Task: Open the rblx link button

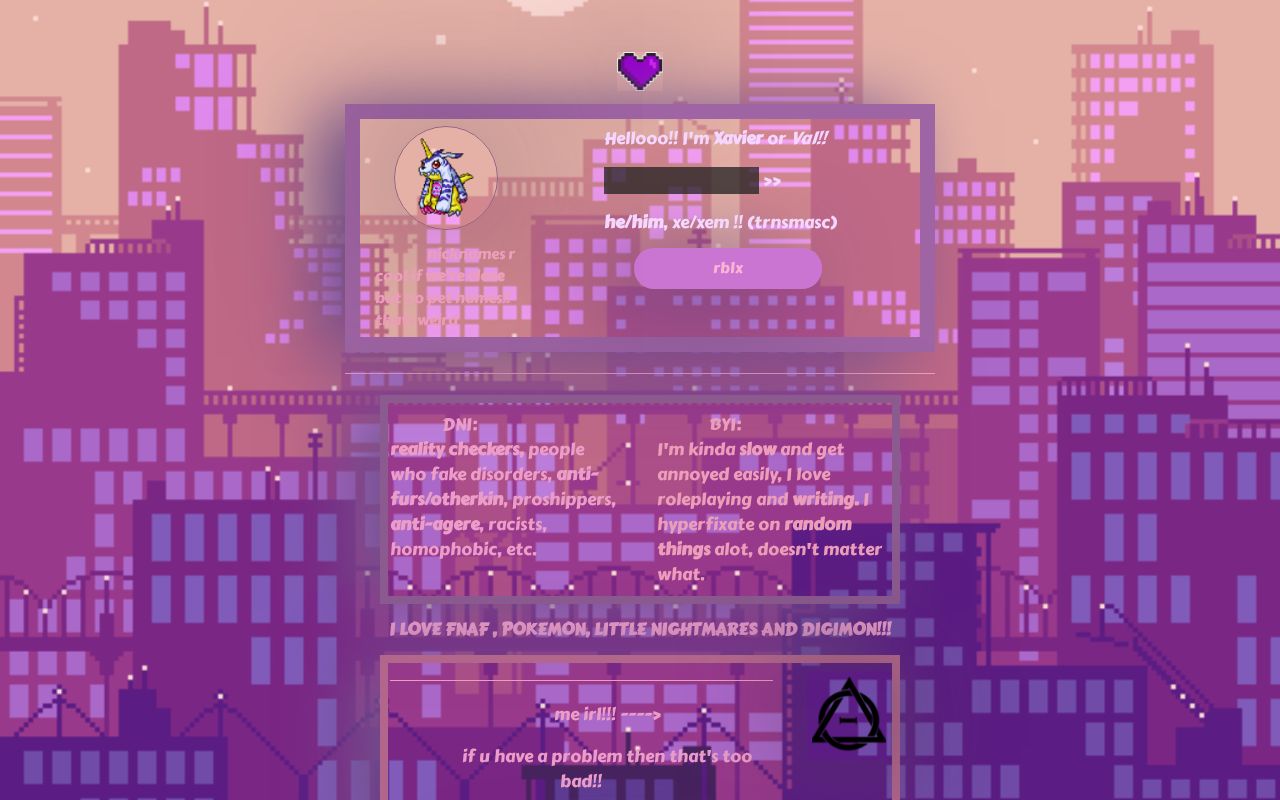Action: coord(727,268)
